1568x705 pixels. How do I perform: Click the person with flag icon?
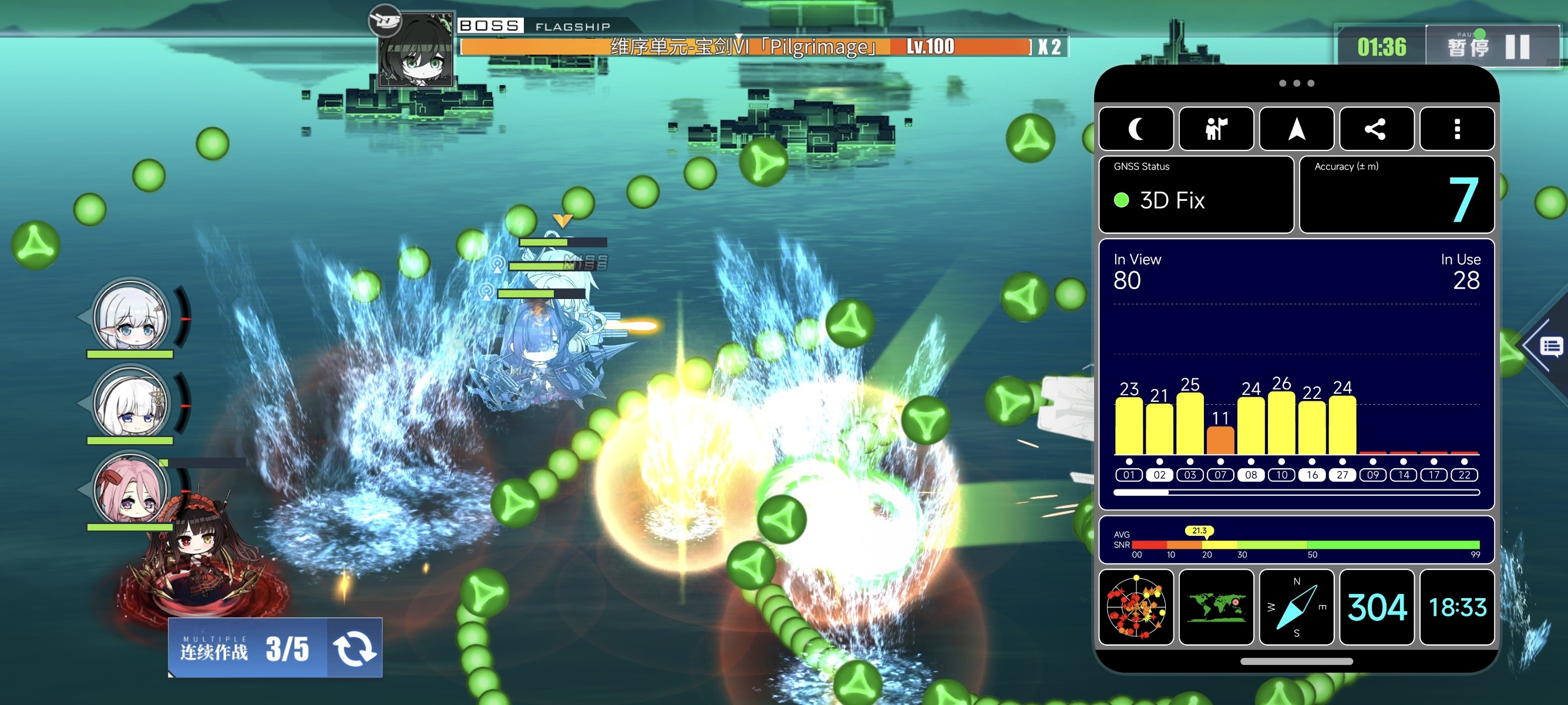[x=1216, y=129]
